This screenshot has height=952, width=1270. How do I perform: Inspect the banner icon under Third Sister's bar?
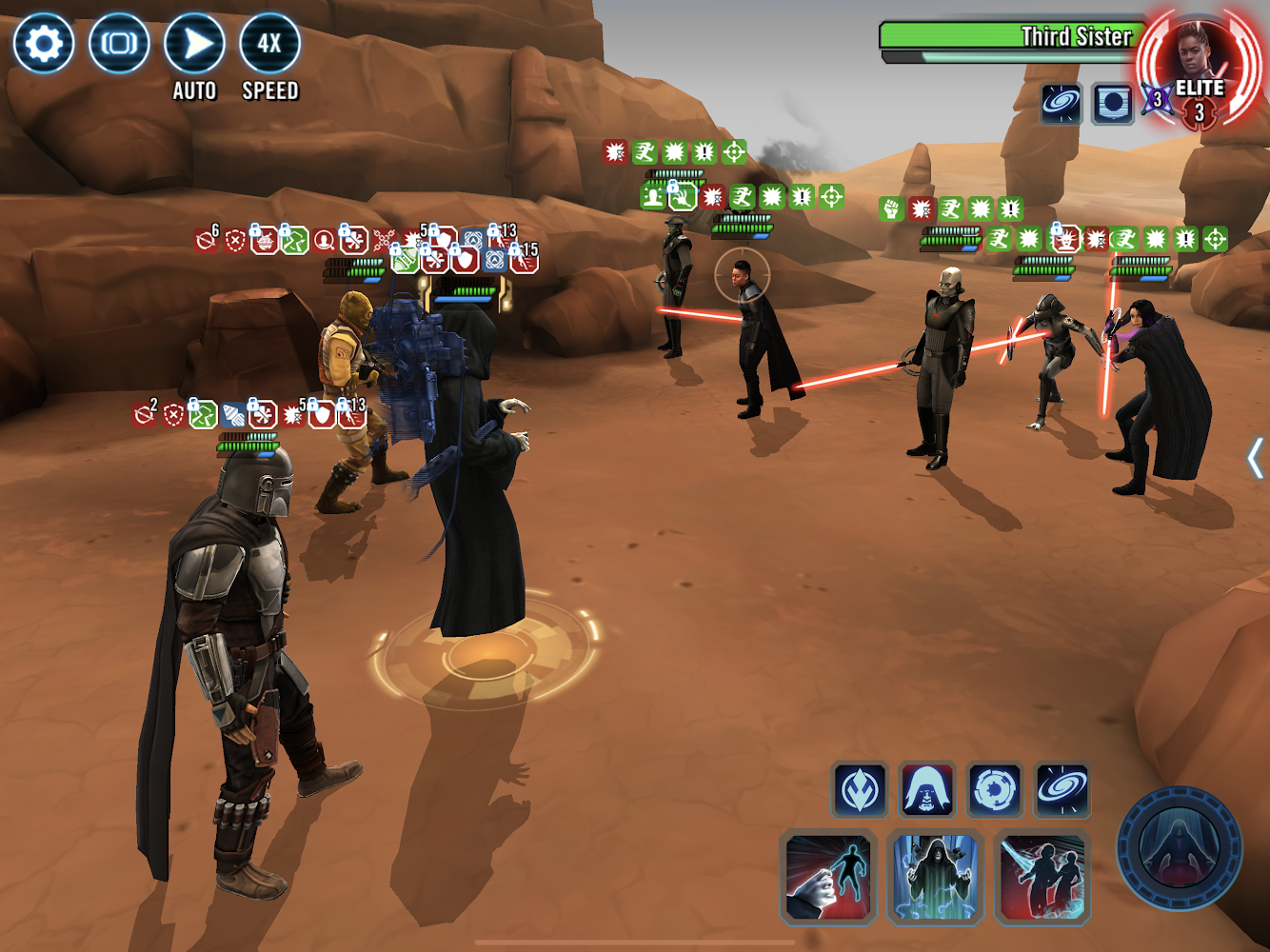click(x=1112, y=104)
